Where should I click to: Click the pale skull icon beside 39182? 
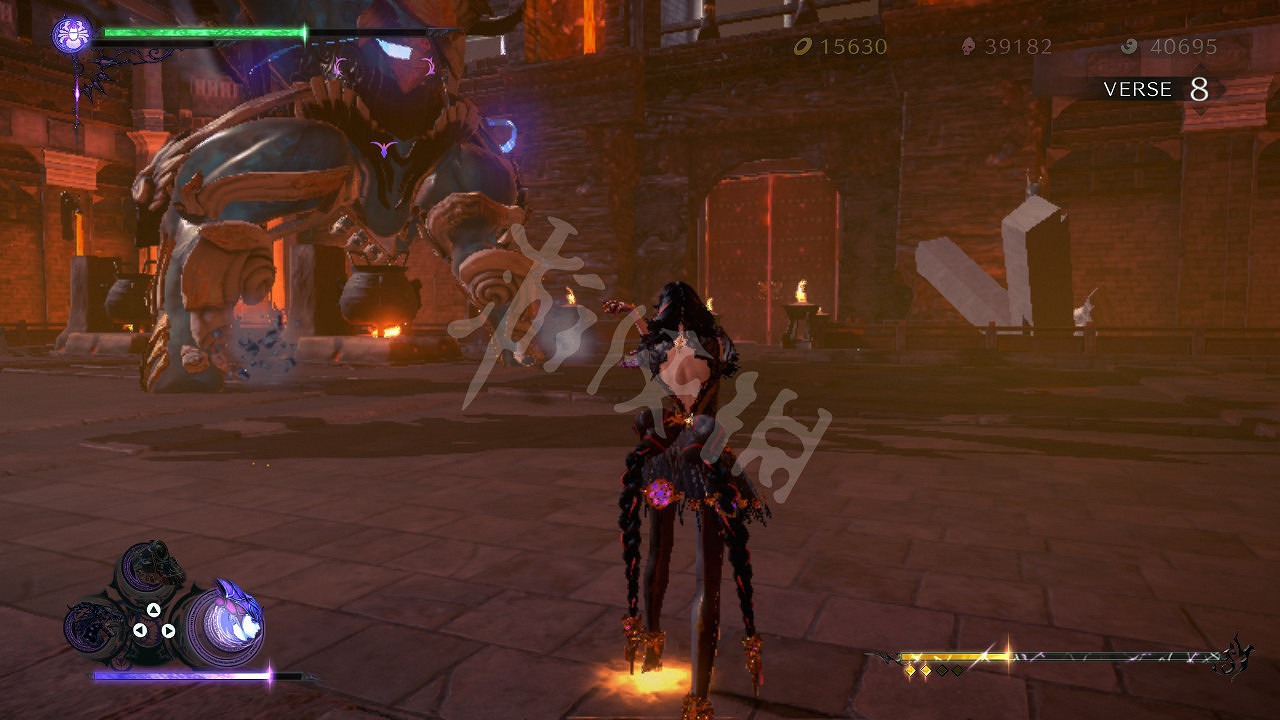click(x=966, y=46)
